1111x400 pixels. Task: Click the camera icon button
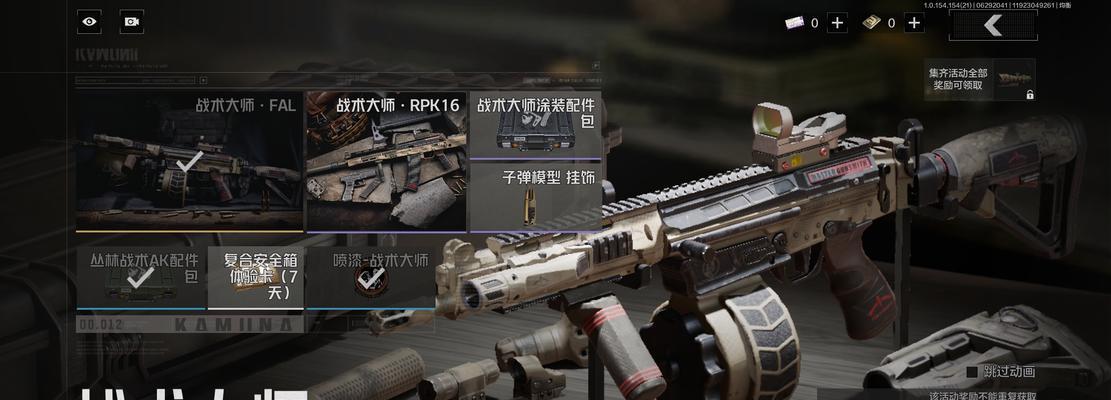[131, 21]
